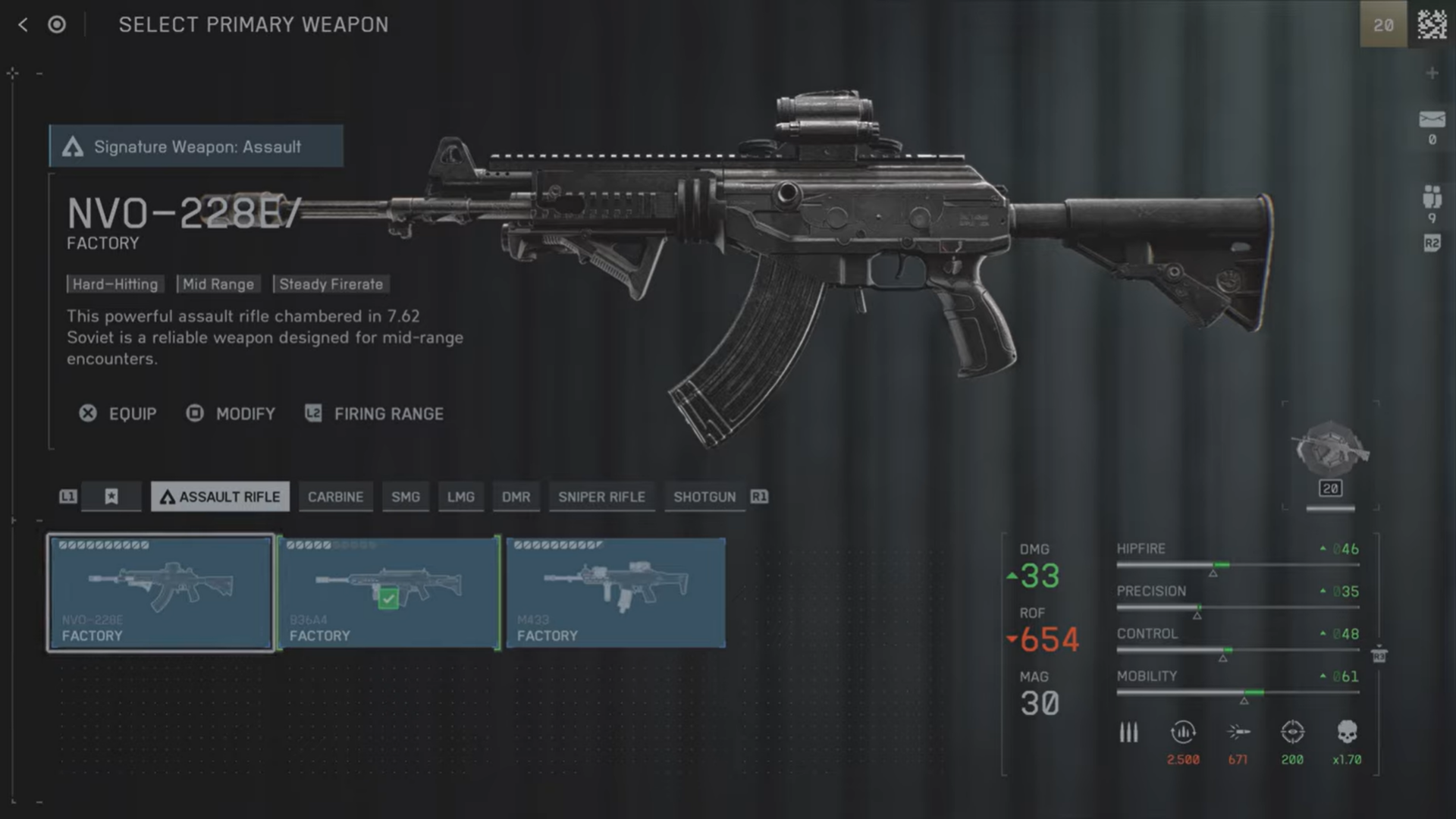
Task: Open the Modify weapon option
Action: (231, 414)
